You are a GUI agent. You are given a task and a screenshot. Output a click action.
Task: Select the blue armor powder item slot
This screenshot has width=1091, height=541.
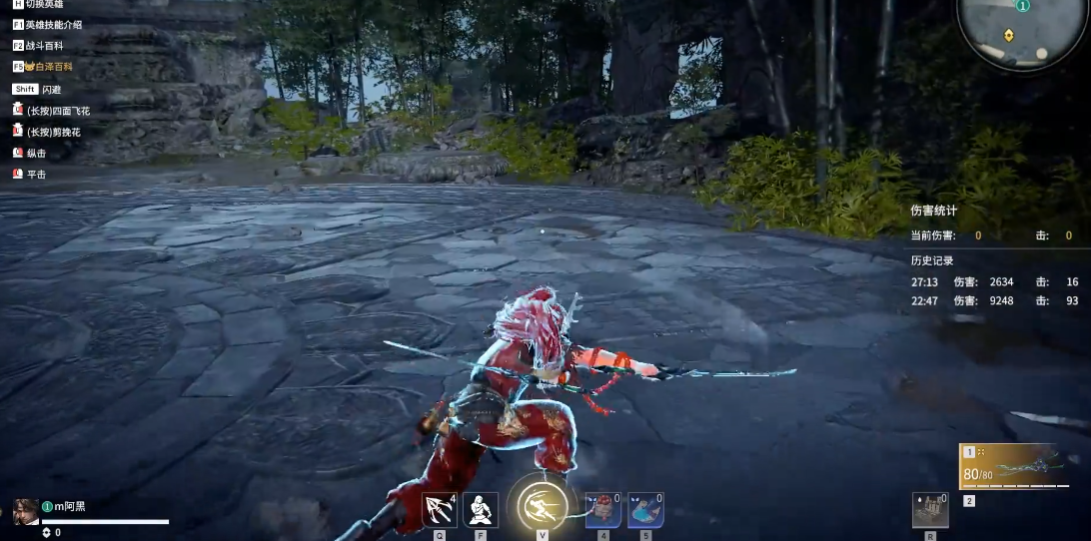645,510
